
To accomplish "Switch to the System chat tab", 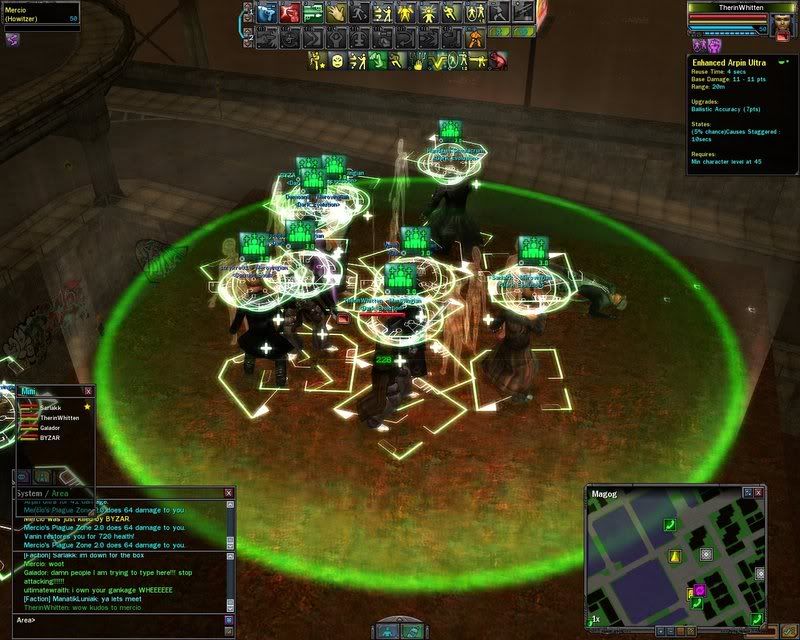I will pos(29,493).
